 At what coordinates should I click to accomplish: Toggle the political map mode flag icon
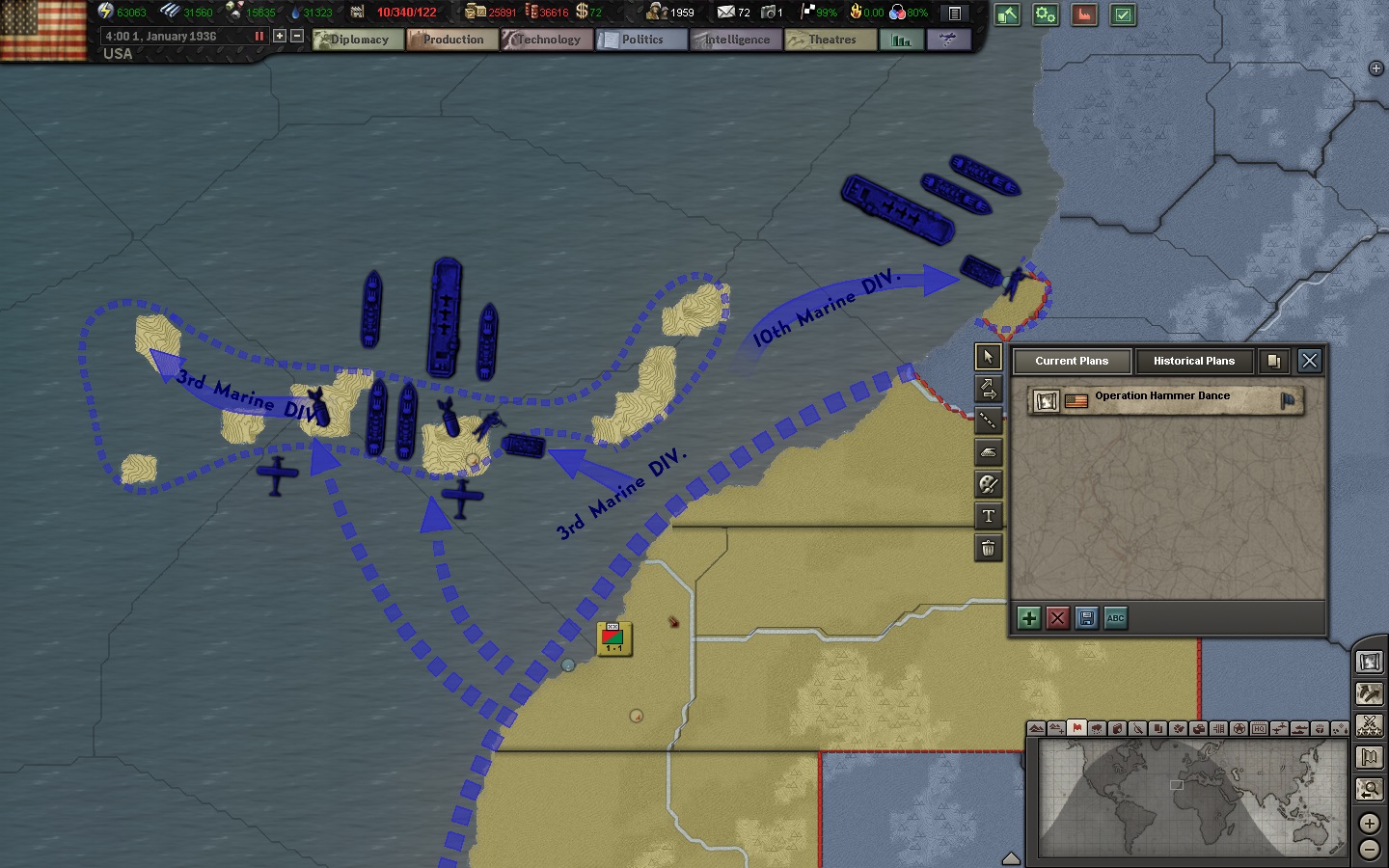point(1077,729)
